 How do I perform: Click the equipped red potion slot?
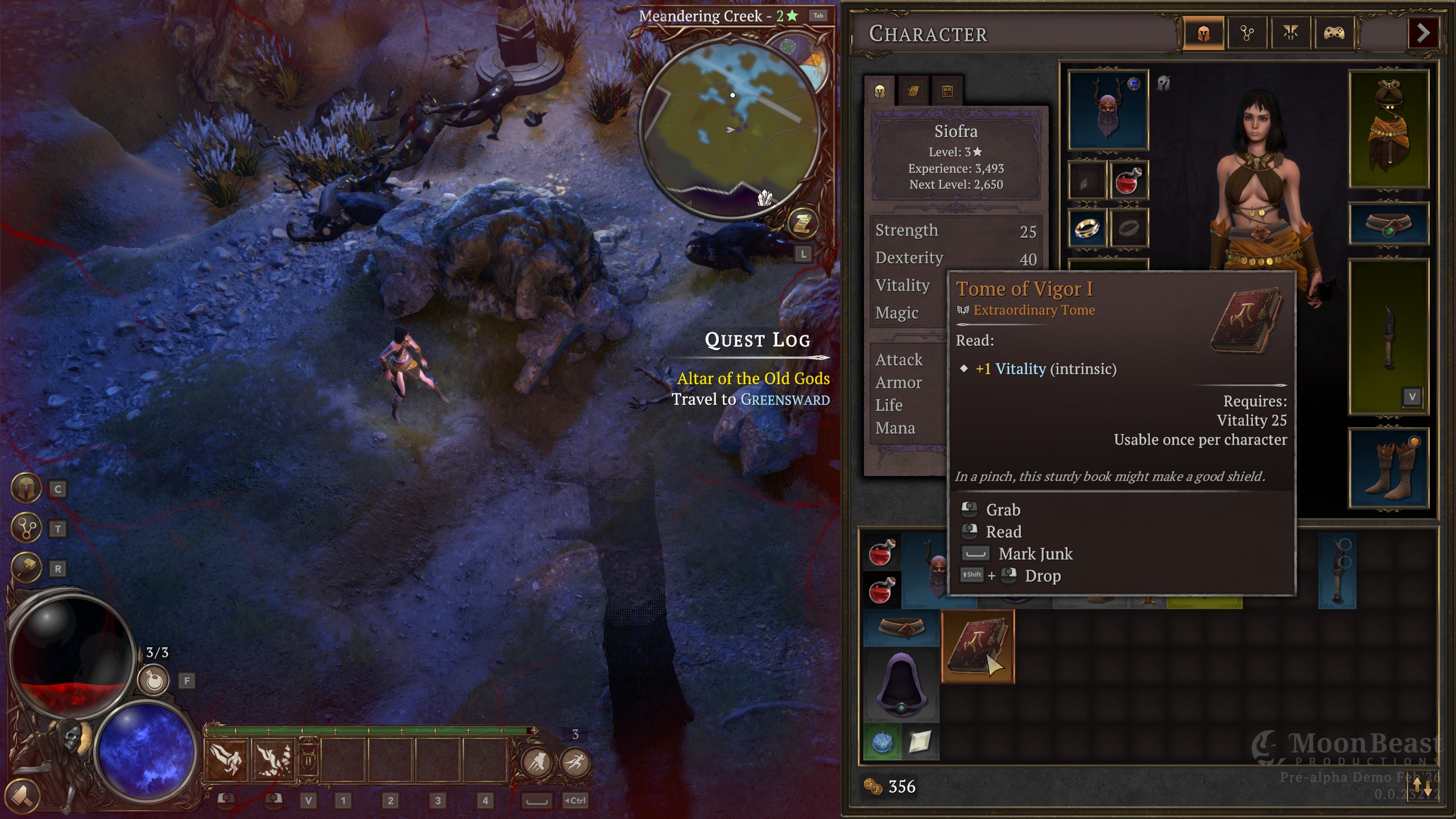[x=1128, y=181]
